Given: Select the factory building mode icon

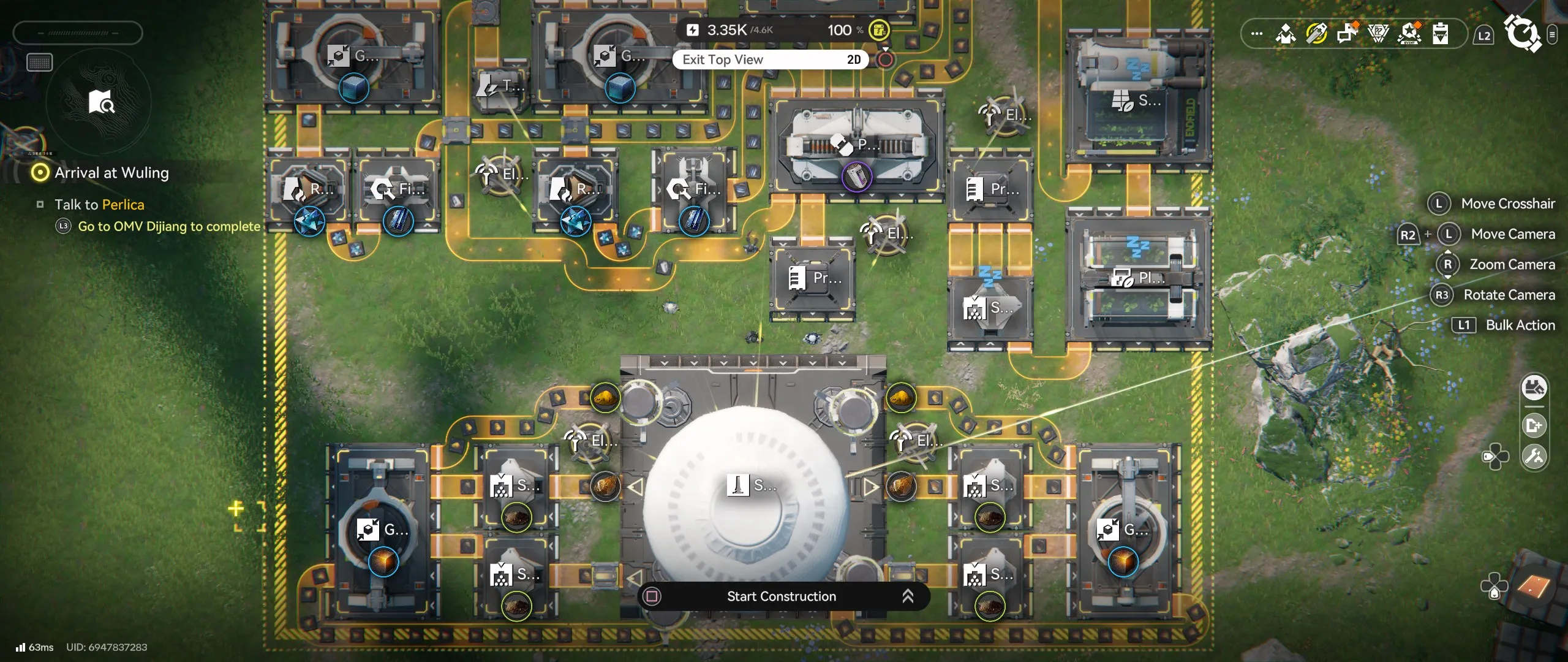Looking at the screenshot, I should [x=1534, y=387].
